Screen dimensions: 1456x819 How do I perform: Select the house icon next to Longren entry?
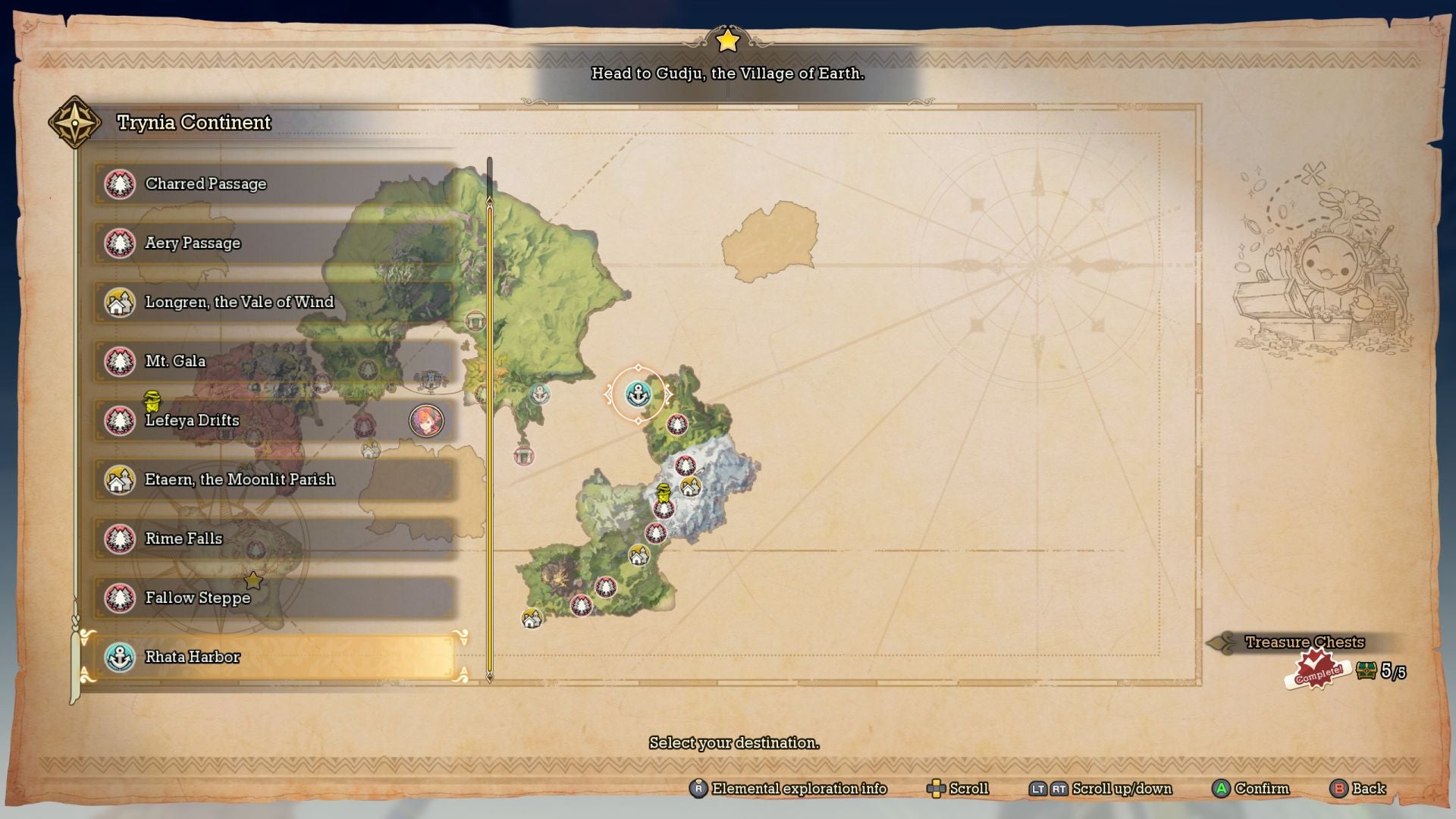tap(119, 303)
